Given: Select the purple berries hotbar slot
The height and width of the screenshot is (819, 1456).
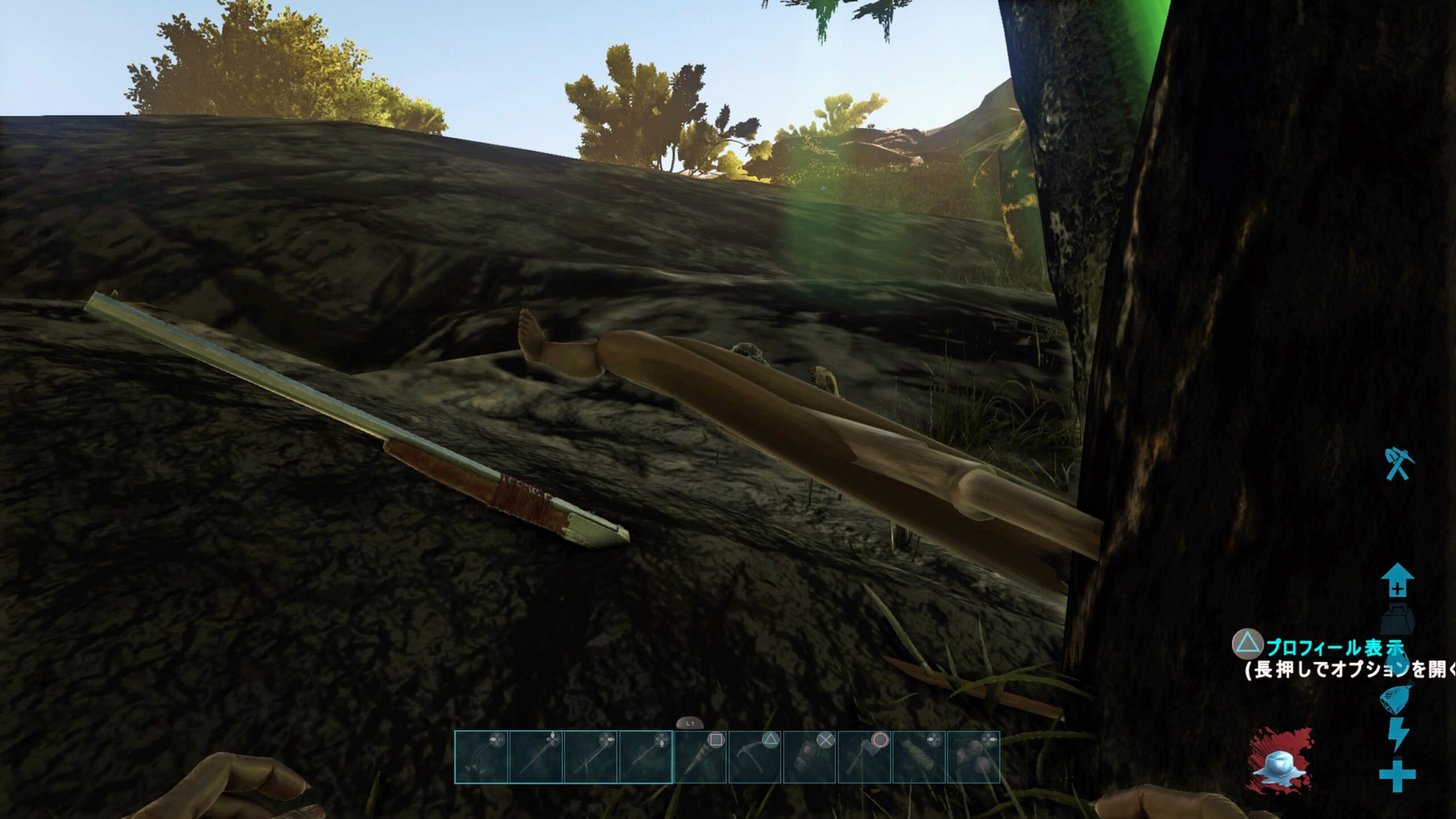Looking at the screenshot, I should [973, 758].
